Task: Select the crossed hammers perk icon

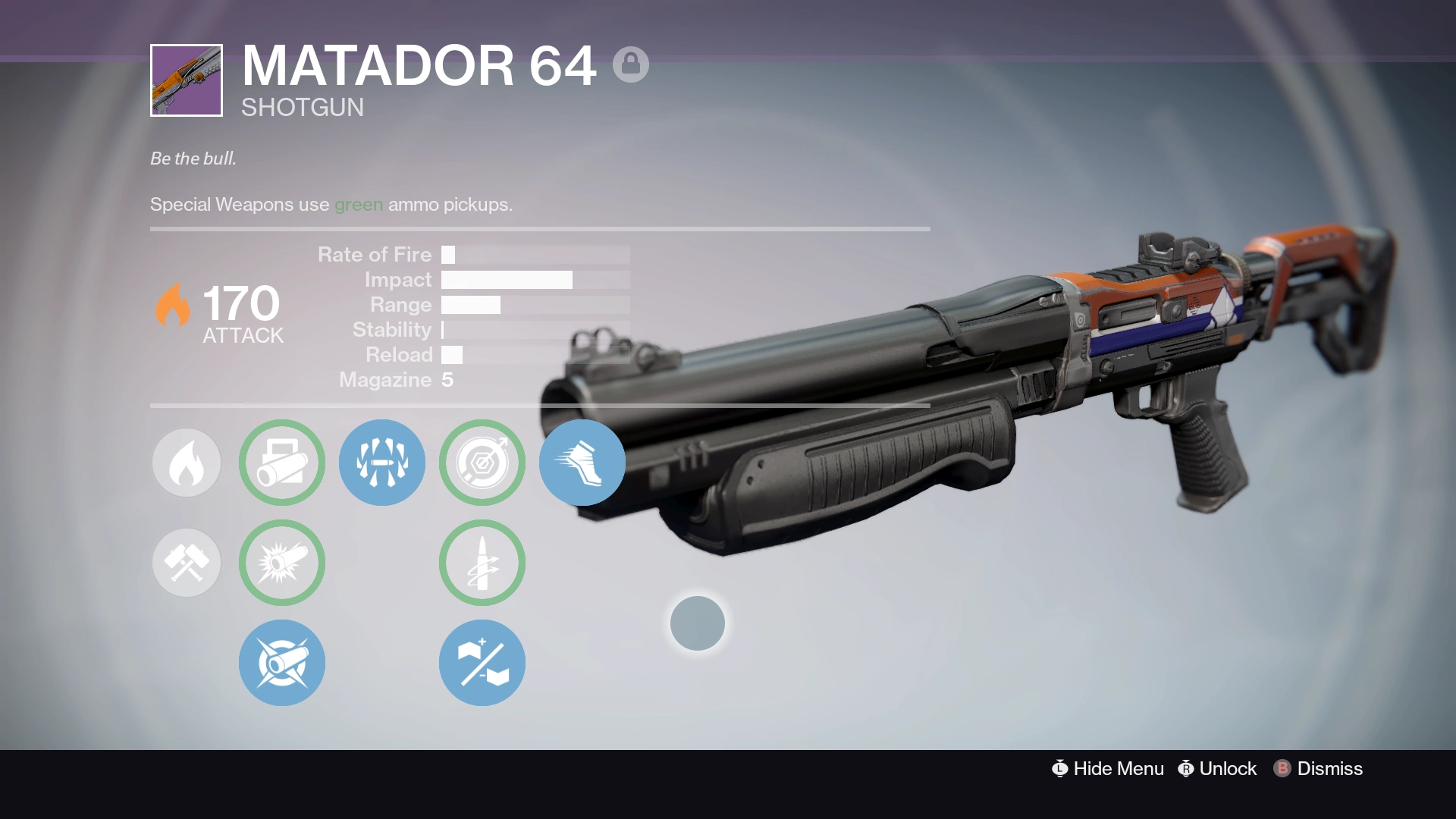Action: [186, 562]
